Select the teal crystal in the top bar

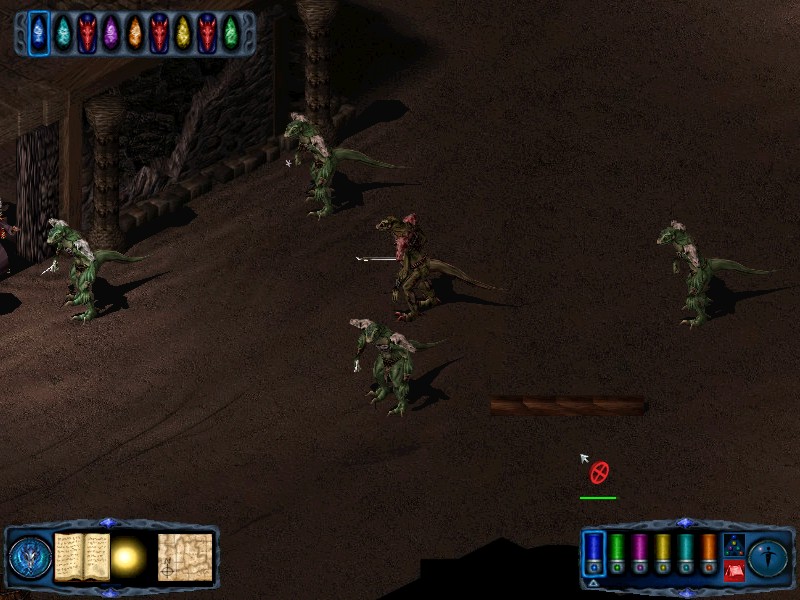(63, 33)
